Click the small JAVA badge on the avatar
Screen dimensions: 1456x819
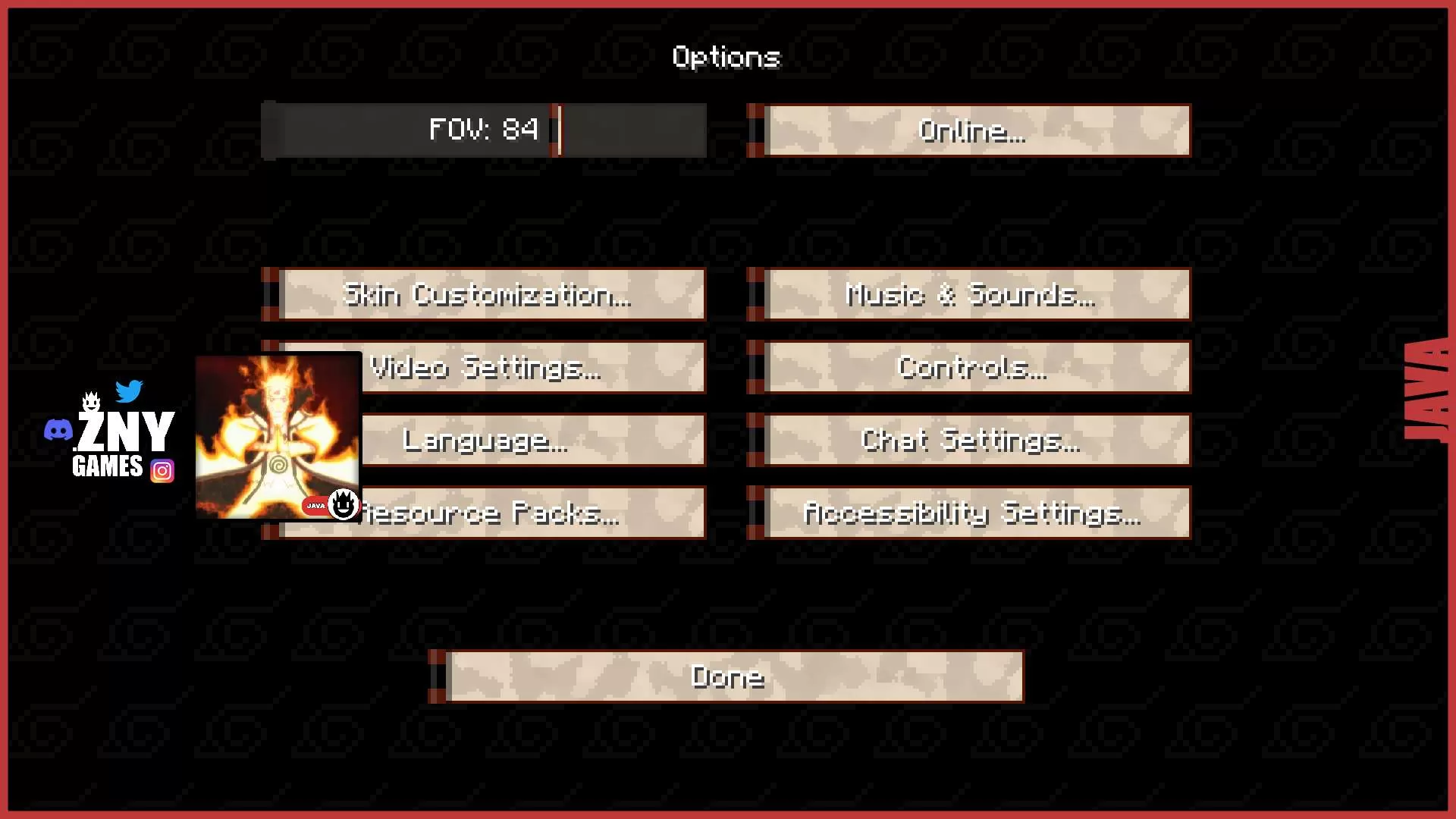[315, 506]
